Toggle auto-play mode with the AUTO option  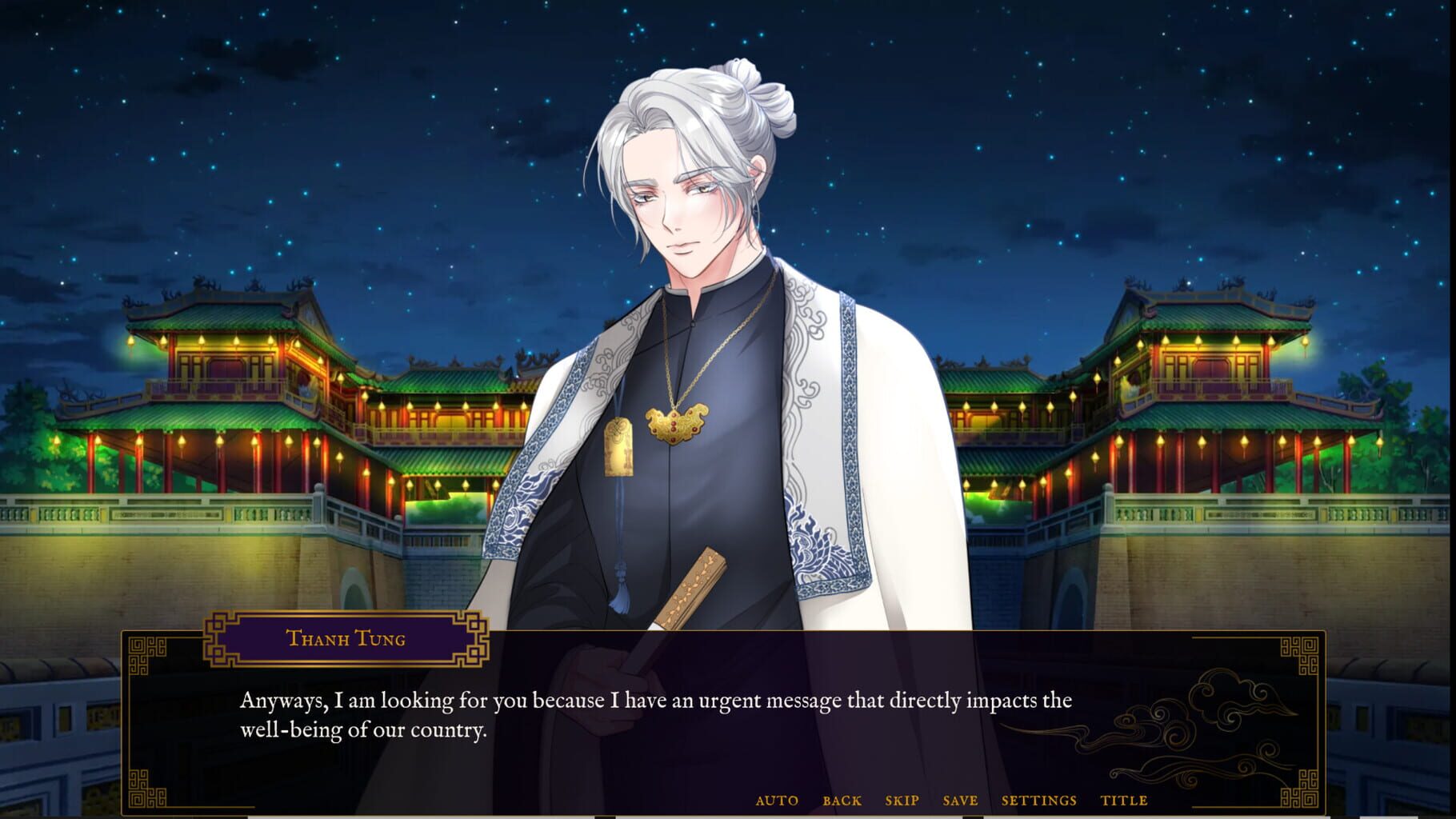(776, 800)
